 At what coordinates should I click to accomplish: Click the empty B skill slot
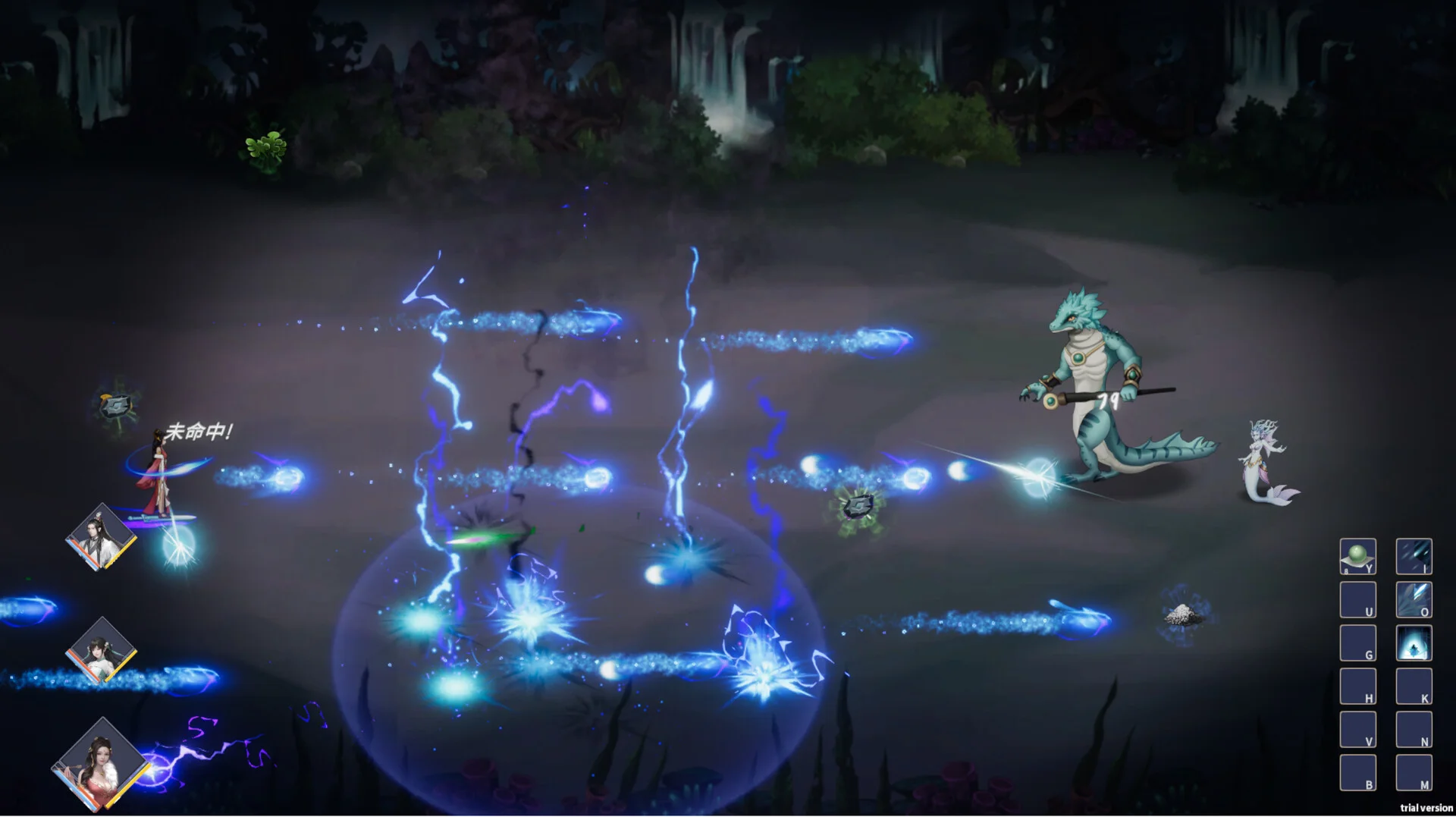click(x=1358, y=774)
